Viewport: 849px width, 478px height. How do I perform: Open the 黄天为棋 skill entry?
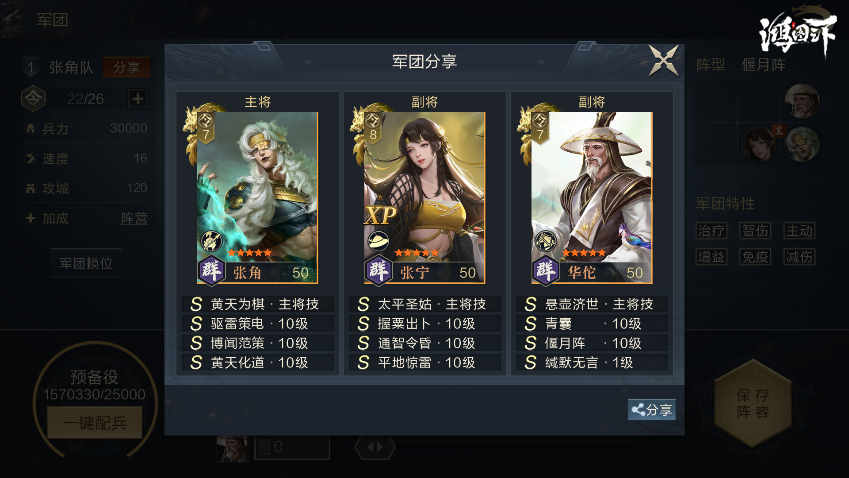[x=258, y=304]
